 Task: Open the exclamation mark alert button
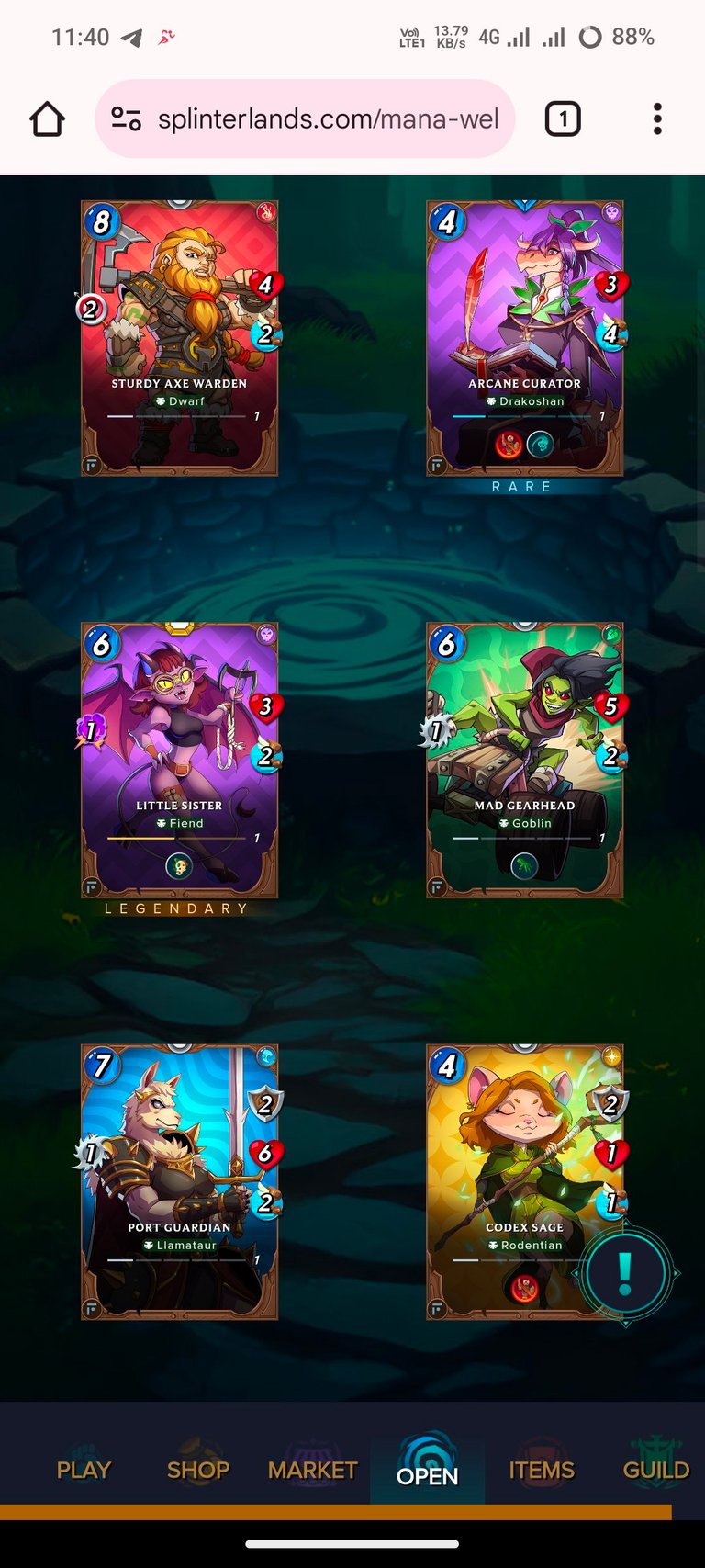pyautogui.click(x=625, y=1273)
